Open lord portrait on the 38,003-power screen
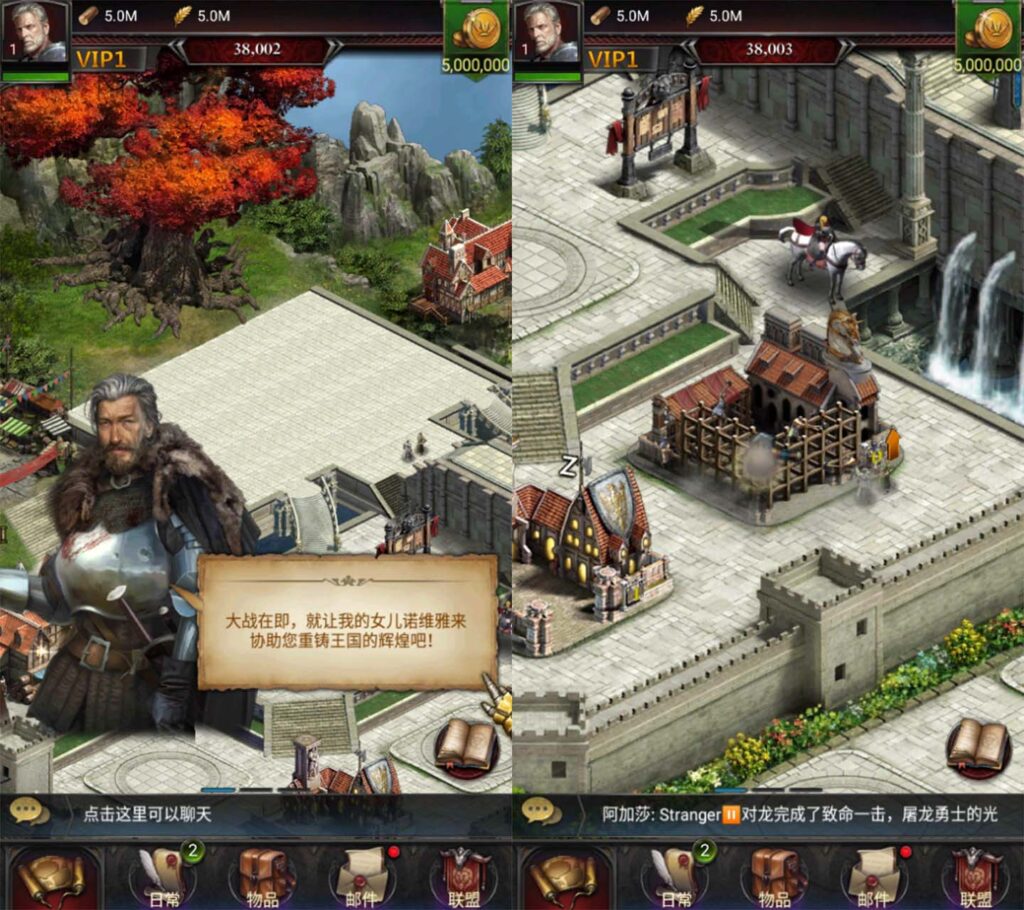This screenshot has width=1024, height=910. [546, 38]
